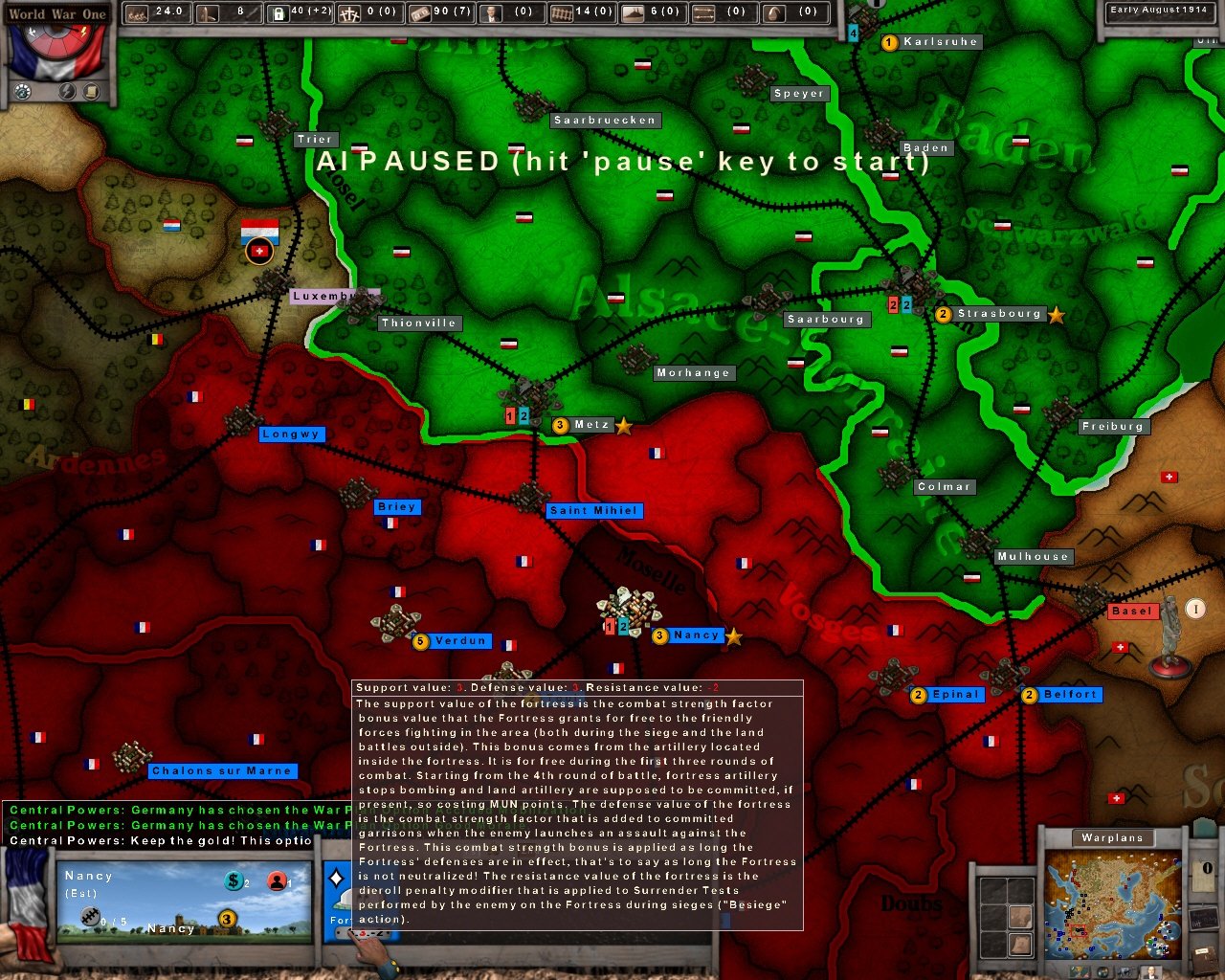Screen dimensions: 1225x980
Task: Click the dollar coin icon on Nancy panel
Action: (234, 881)
